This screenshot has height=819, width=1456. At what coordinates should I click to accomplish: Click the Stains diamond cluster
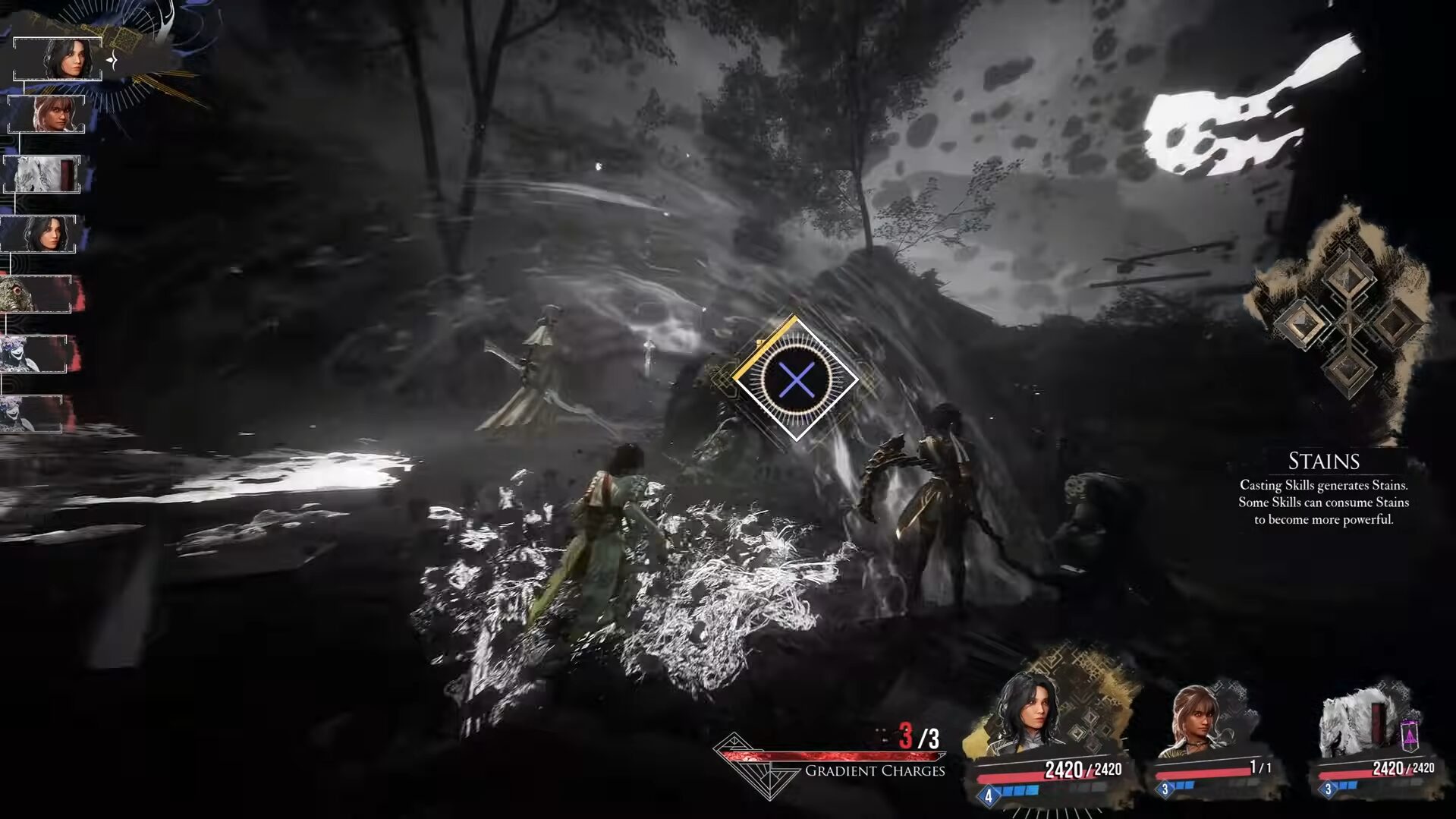(1347, 324)
